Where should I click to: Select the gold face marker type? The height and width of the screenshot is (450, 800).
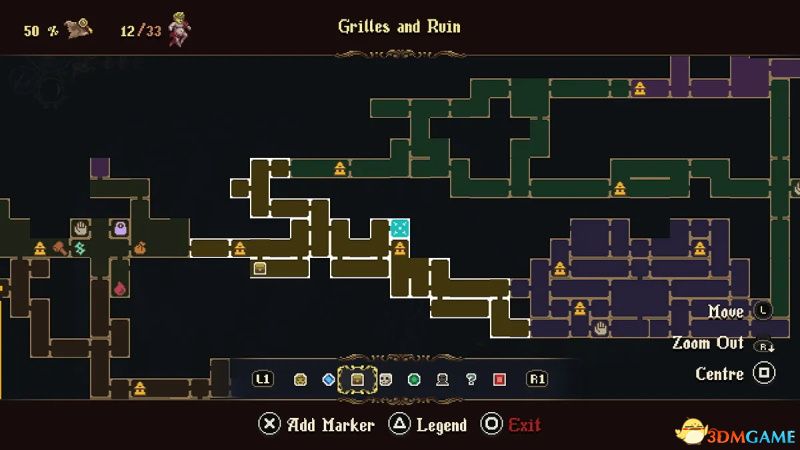pos(299,380)
